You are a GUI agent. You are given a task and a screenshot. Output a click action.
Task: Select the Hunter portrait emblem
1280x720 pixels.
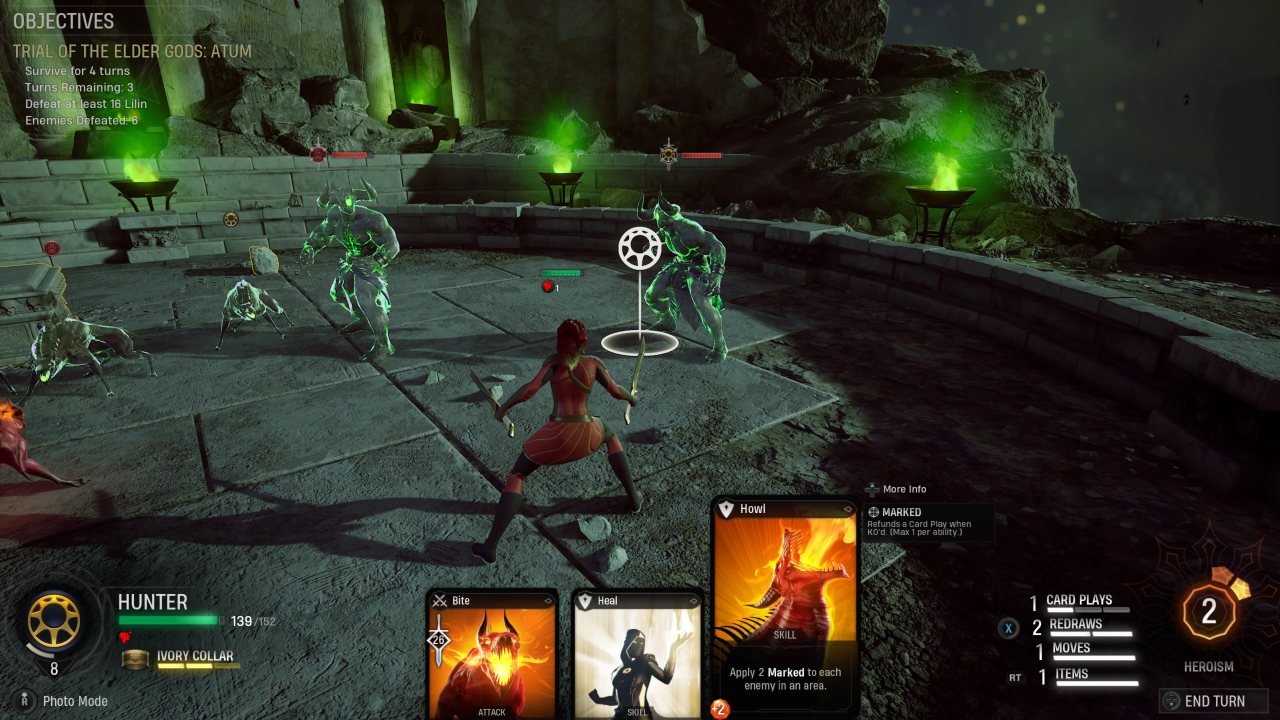coord(53,622)
